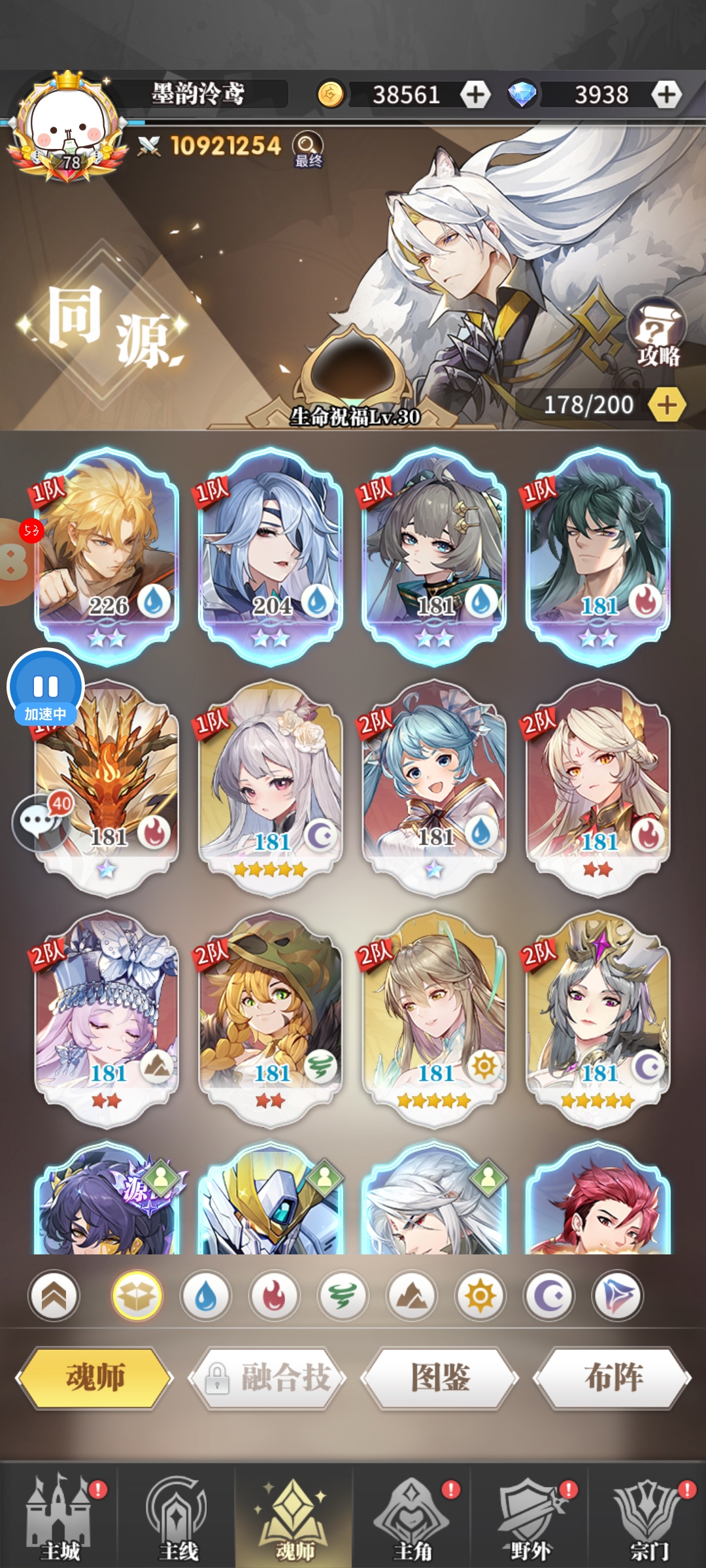The height and width of the screenshot is (1568, 706).
Task: Filter by the moon dark element
Action: (x=548, y=1296)
